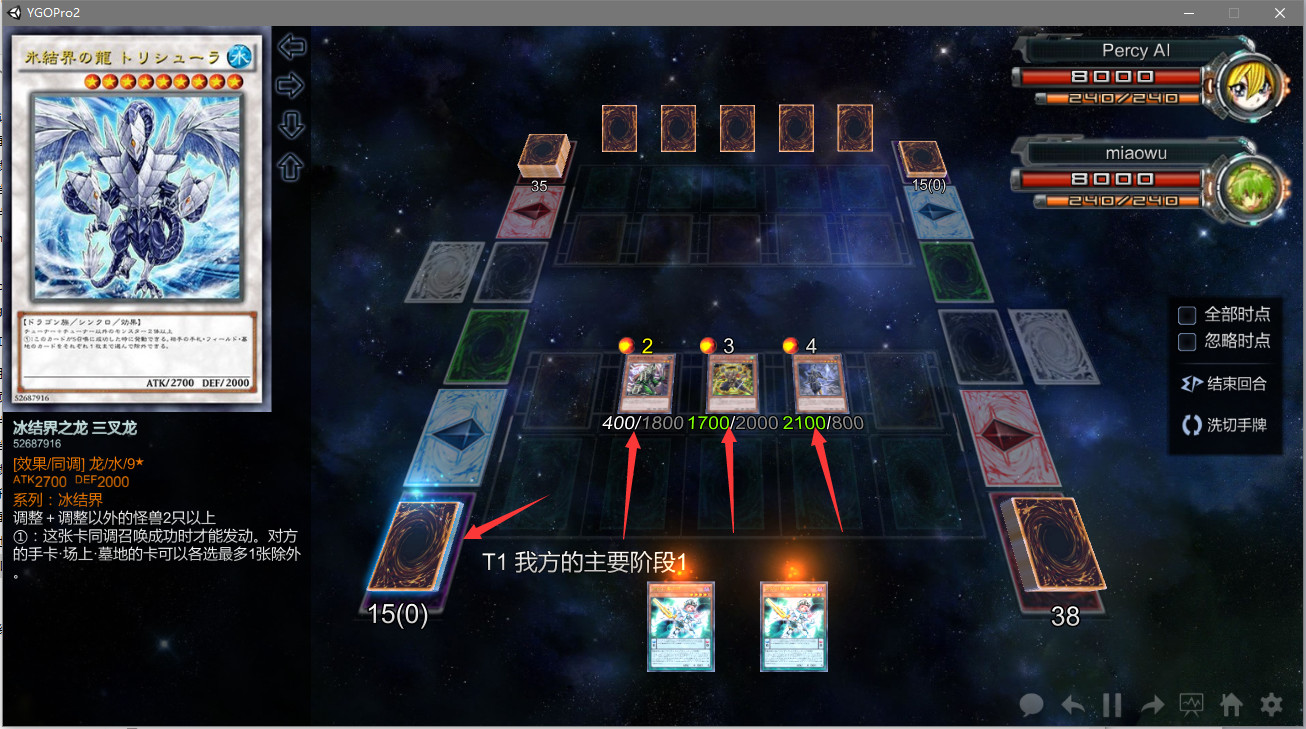1306x729 pixels.
Task: End the turn with 结束回合
Action: pos(1224,384)
